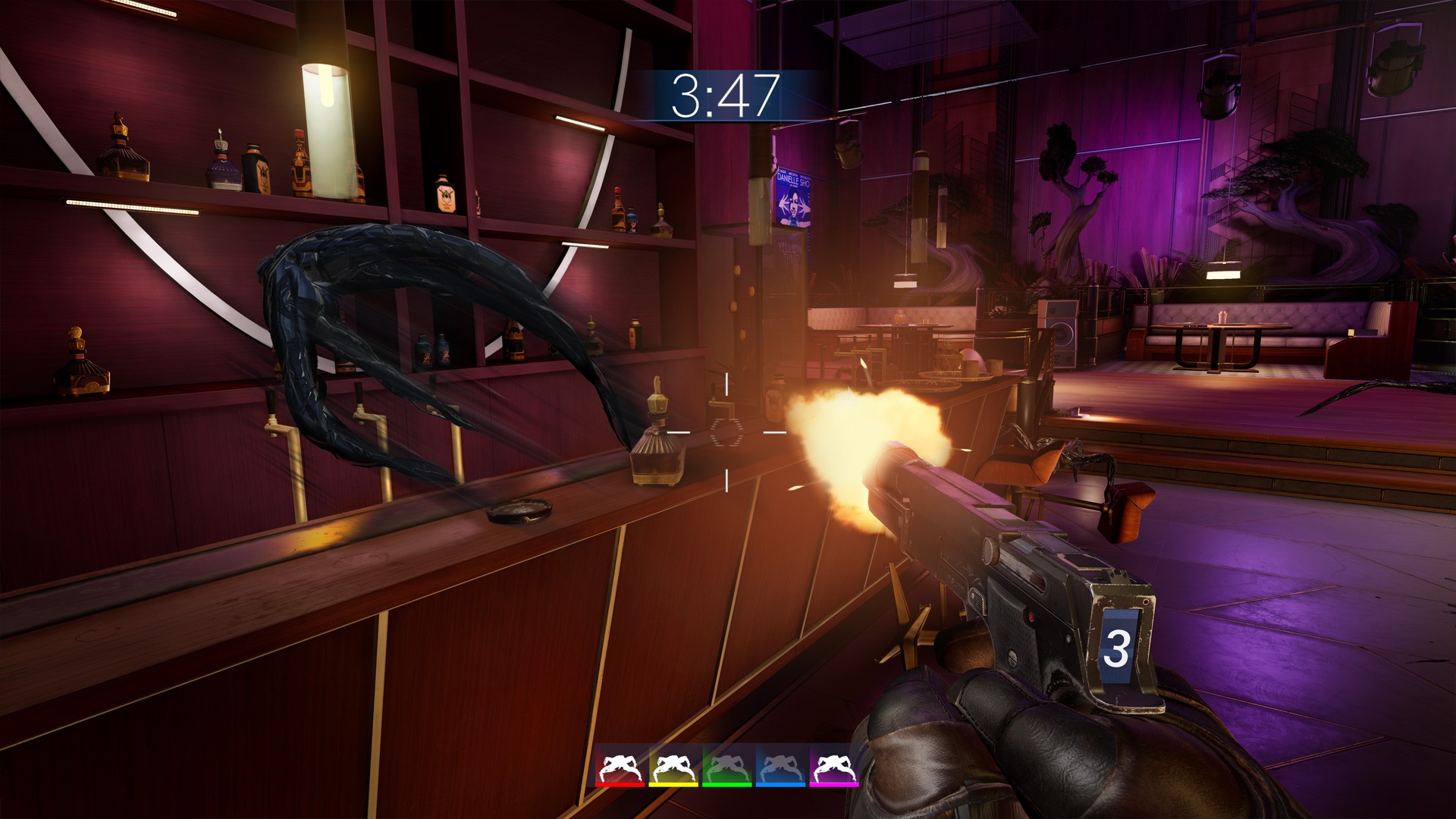Select the yellow-underlined mimic player icon
Screen dimensions: 1456x819
[x=673, y=767]
